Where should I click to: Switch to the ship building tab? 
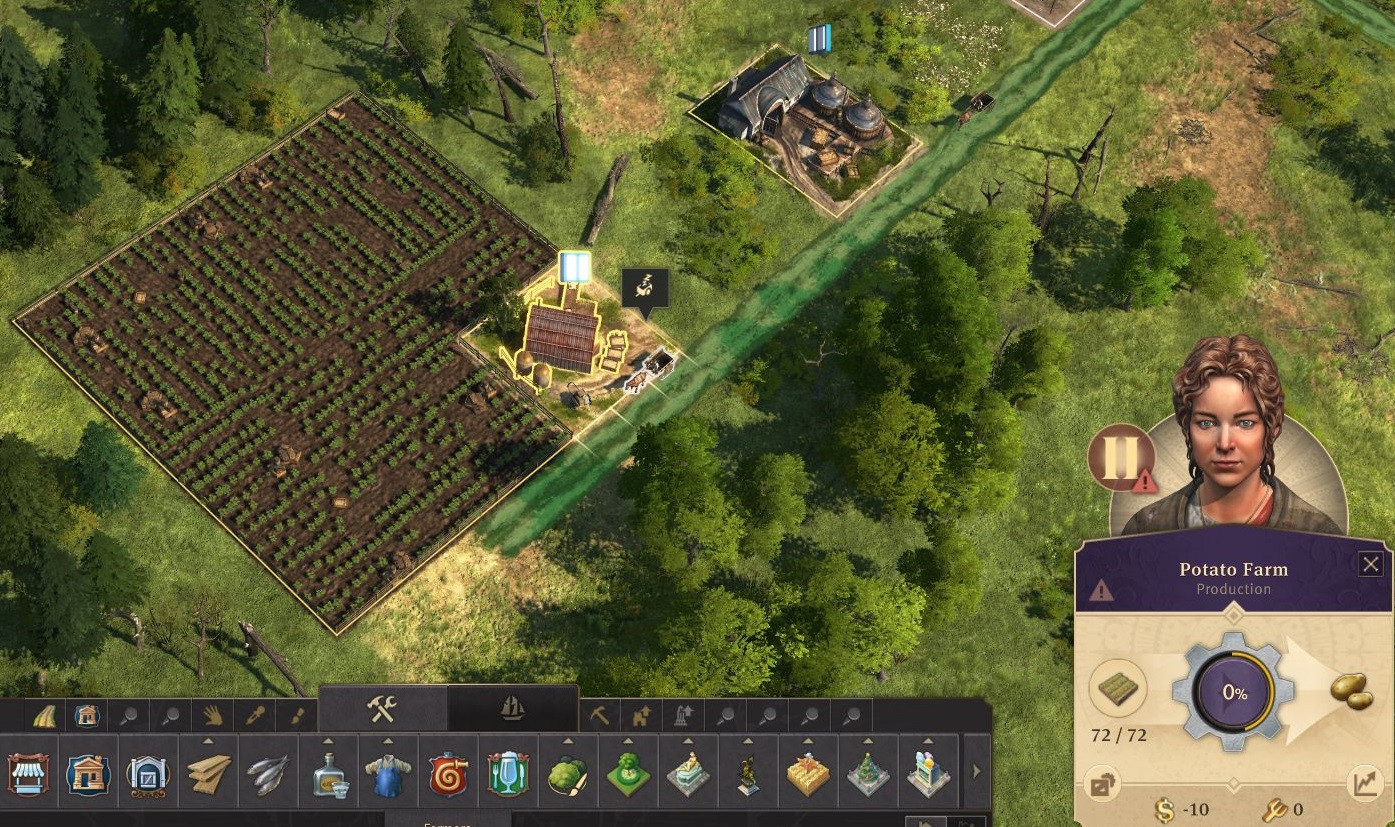[512, 709]
